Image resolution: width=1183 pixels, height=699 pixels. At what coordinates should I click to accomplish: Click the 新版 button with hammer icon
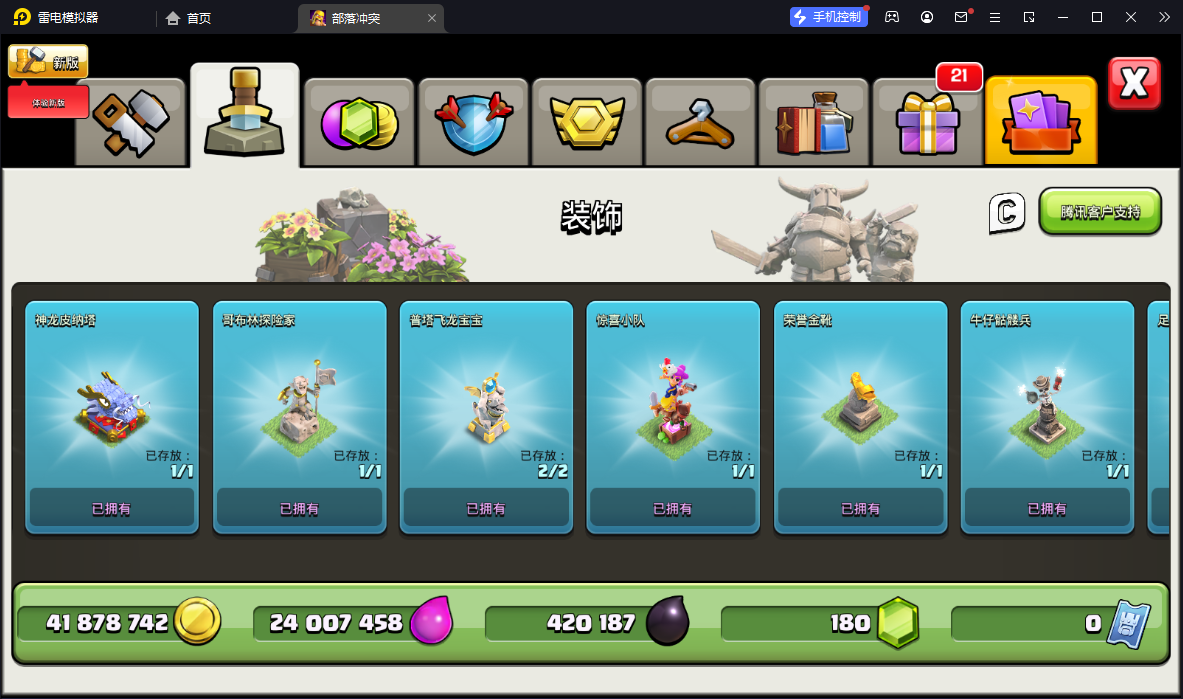(48, 62)
